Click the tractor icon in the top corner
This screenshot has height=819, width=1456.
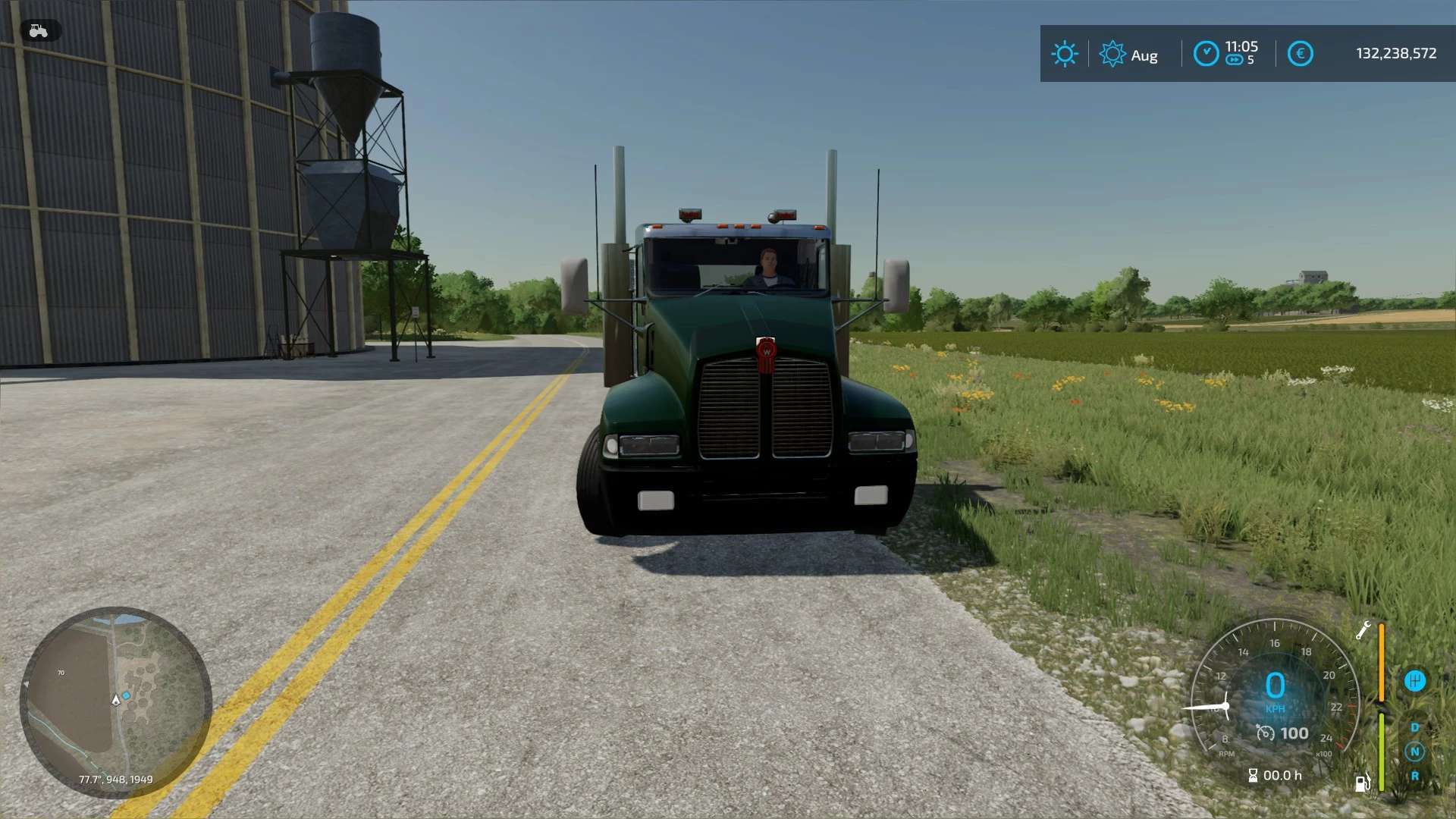click(38, 31)
